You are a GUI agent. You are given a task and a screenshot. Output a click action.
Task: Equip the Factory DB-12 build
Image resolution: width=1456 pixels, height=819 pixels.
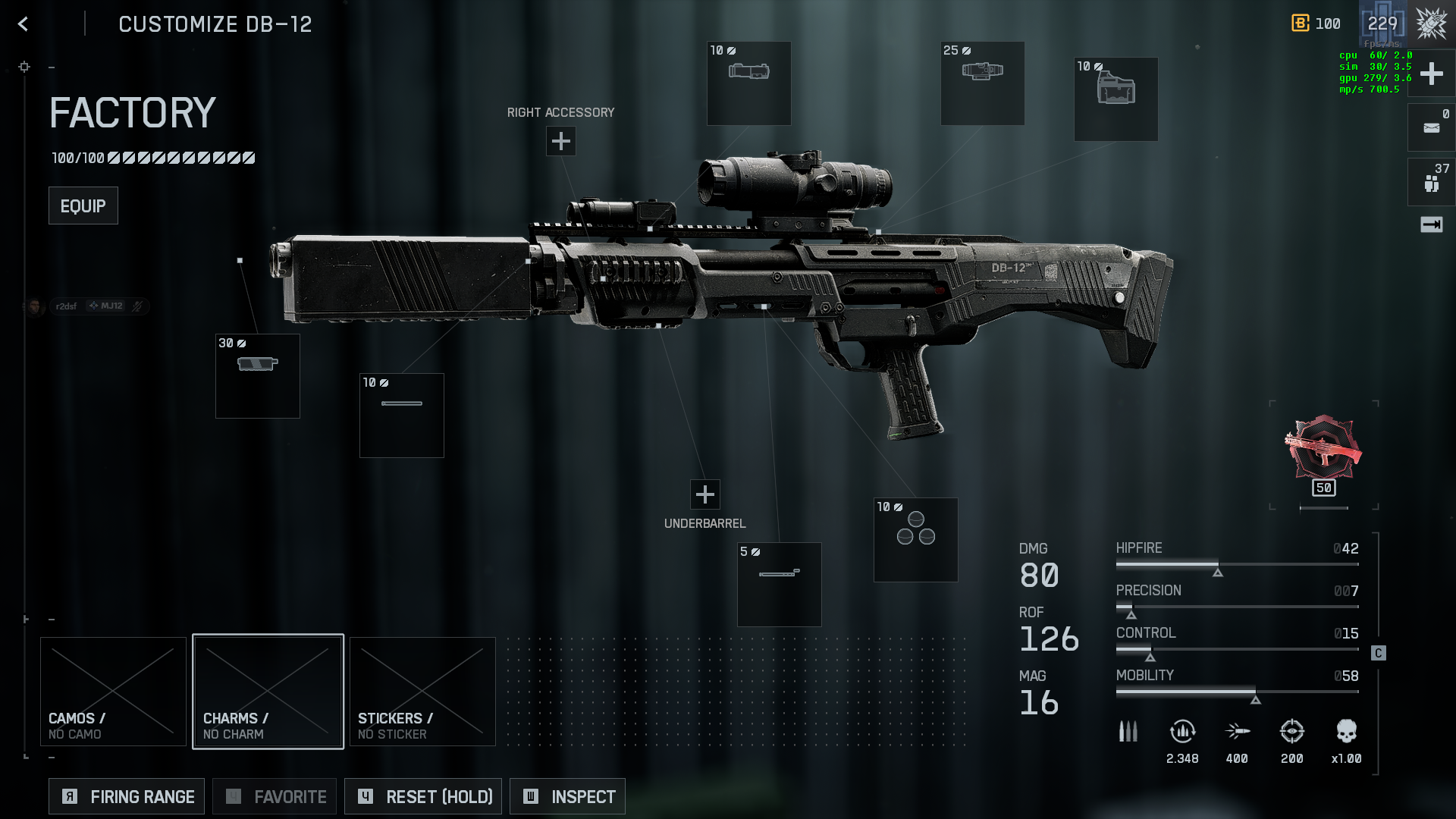pos(83,206)
